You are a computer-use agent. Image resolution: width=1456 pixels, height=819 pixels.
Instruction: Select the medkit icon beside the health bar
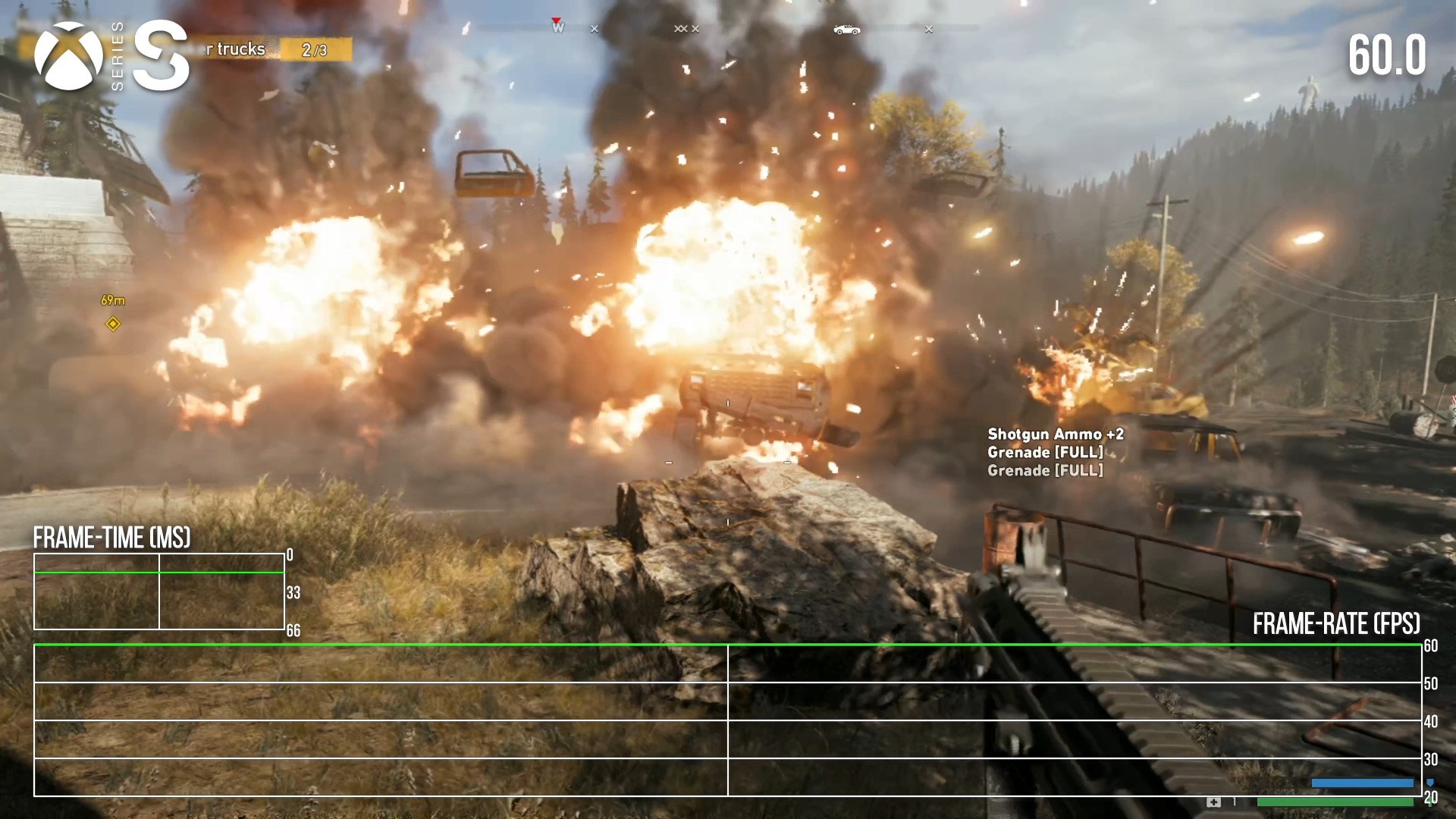(1213, 802)
